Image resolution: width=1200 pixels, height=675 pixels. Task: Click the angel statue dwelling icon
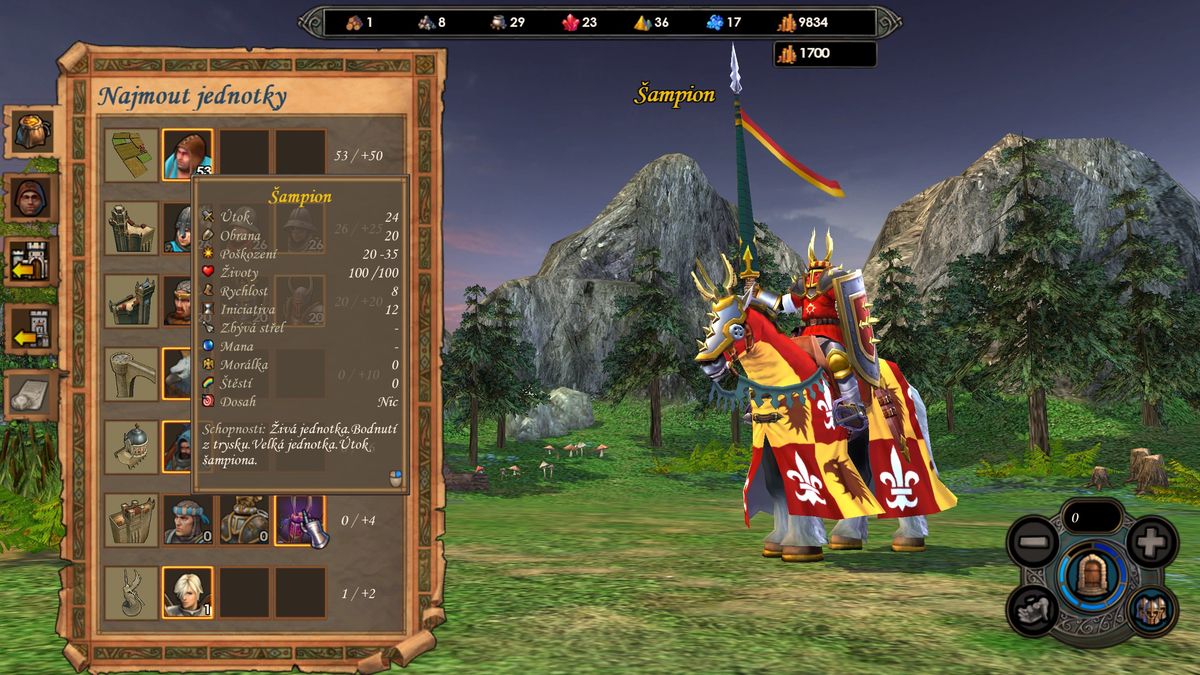point(132,592)
